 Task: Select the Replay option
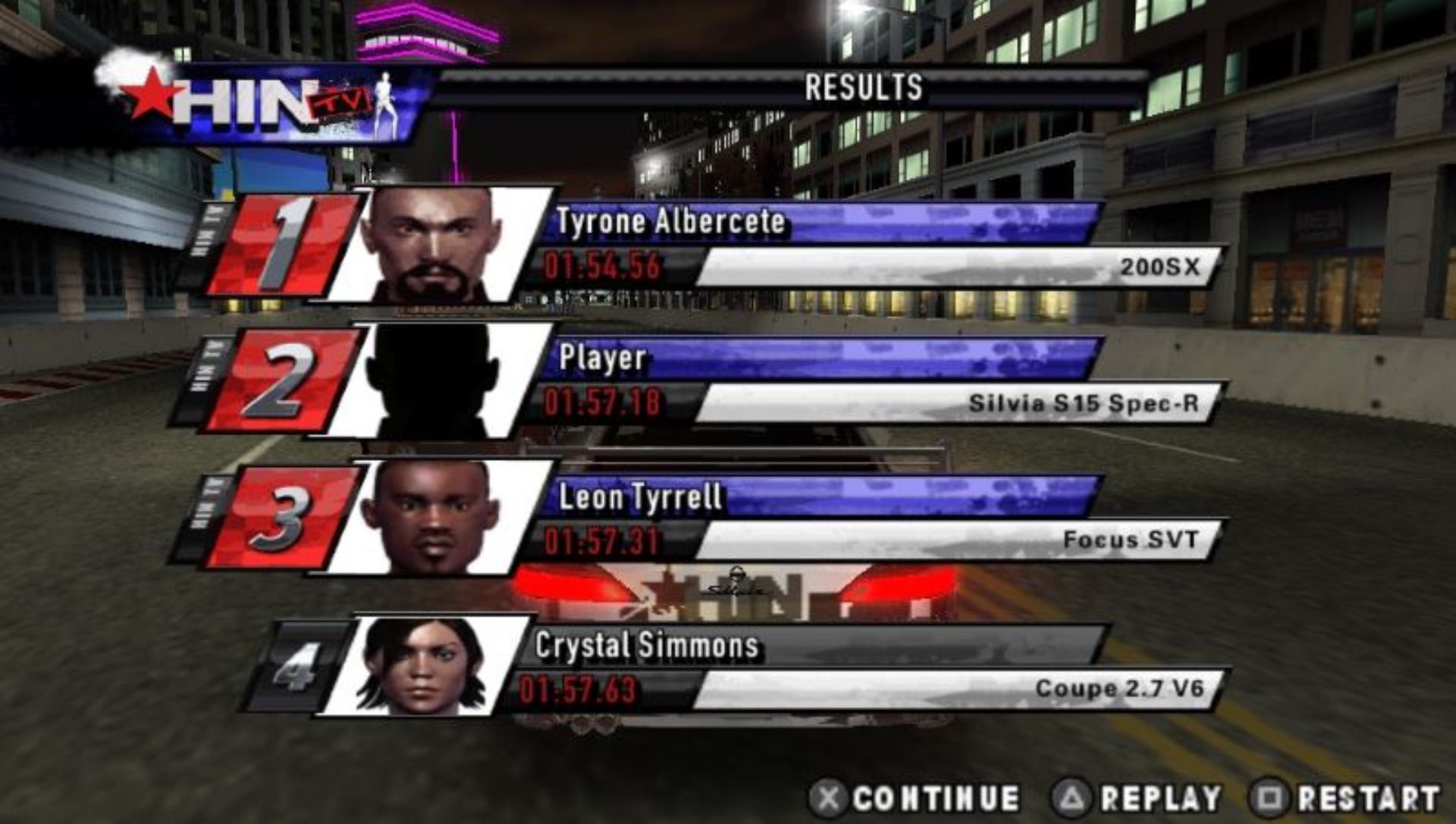pos(1139,798)
